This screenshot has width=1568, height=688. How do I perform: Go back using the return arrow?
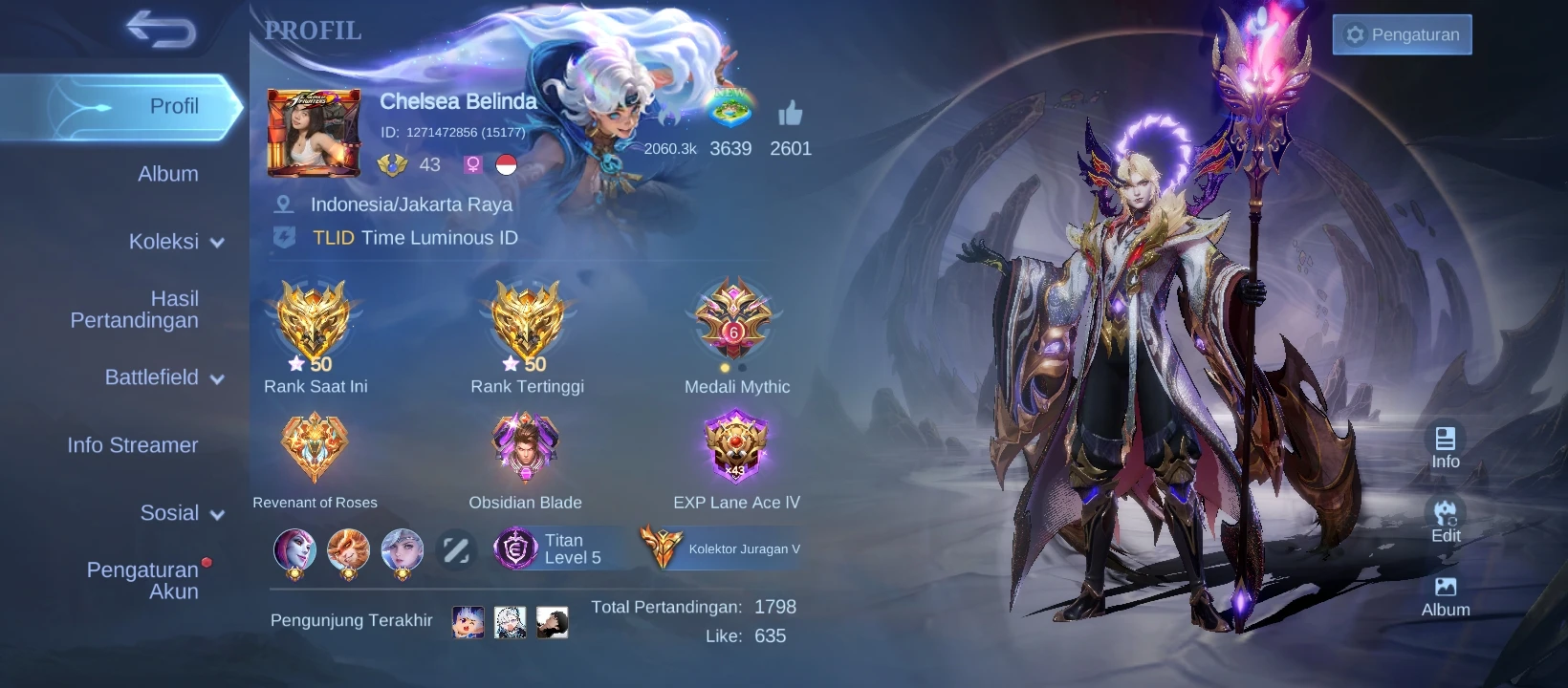point(161,30)
